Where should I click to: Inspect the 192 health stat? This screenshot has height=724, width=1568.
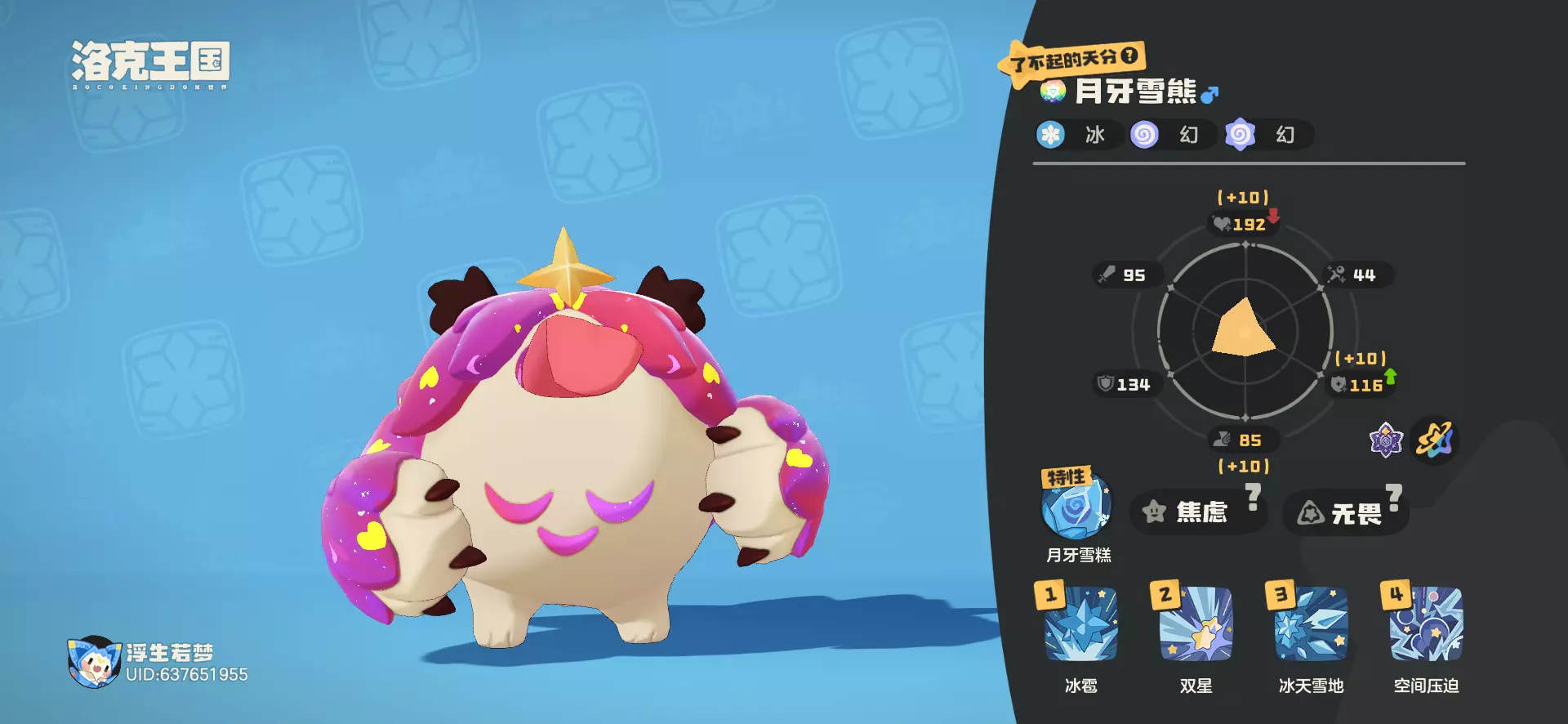click(1243, 224)
